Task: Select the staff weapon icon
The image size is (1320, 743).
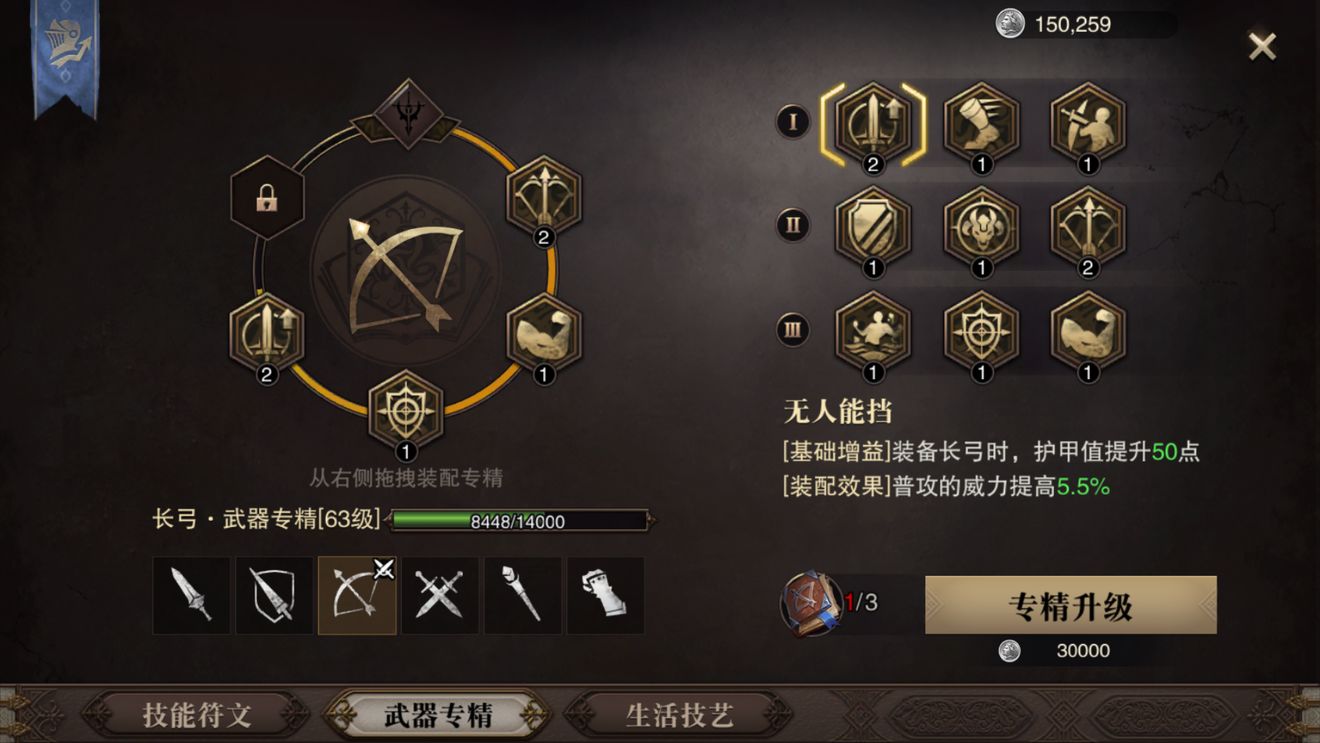Action: coord(524,595)
